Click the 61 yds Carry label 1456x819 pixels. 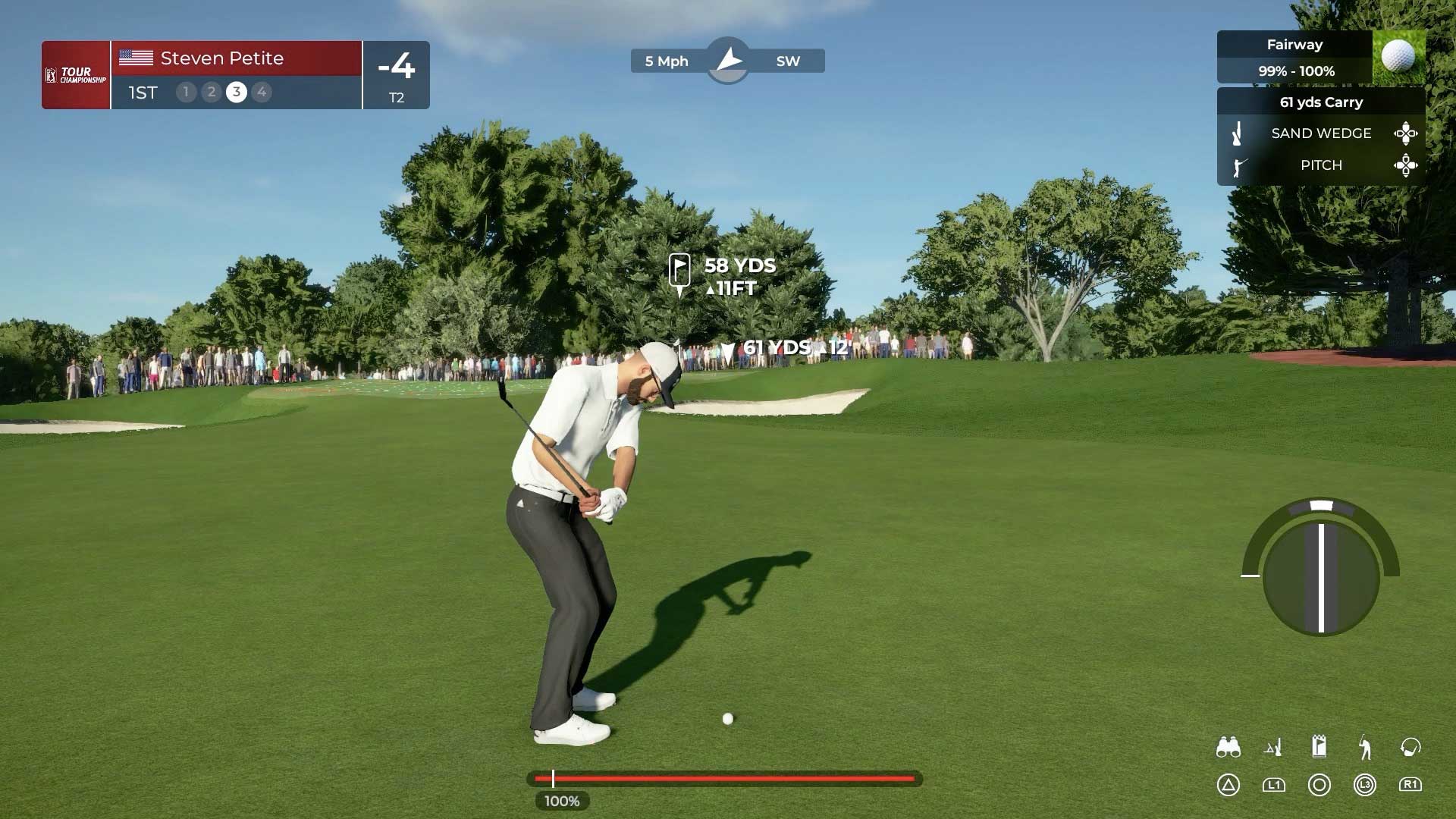pos(1322,102)
